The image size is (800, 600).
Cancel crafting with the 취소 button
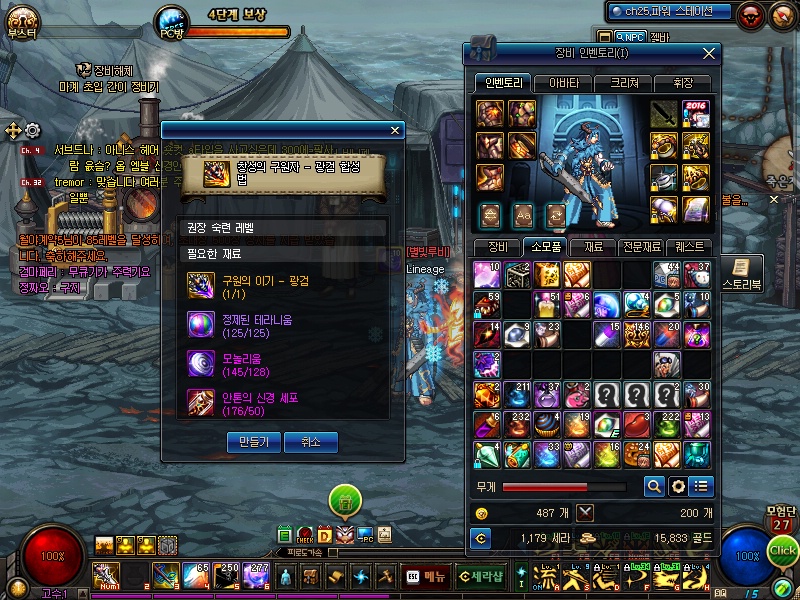(x=310, y=441)
